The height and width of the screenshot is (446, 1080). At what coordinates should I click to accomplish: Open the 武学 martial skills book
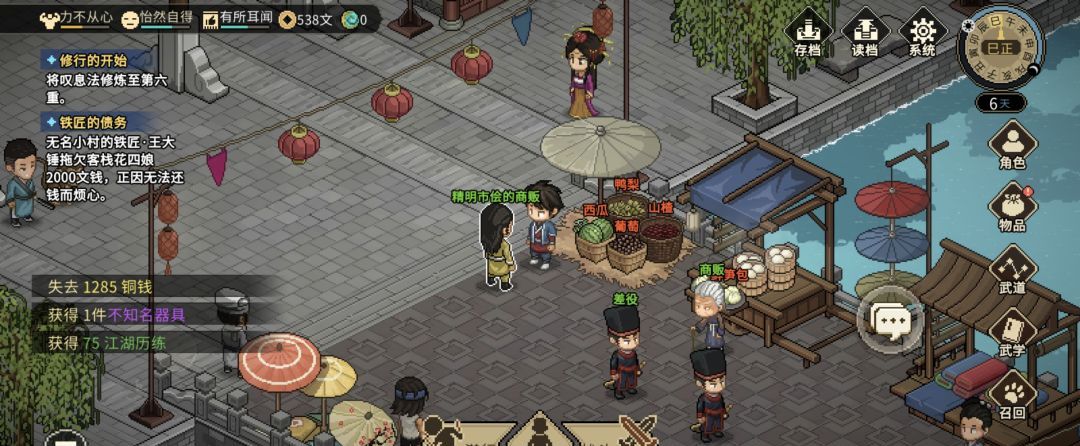coord(1012,333)
